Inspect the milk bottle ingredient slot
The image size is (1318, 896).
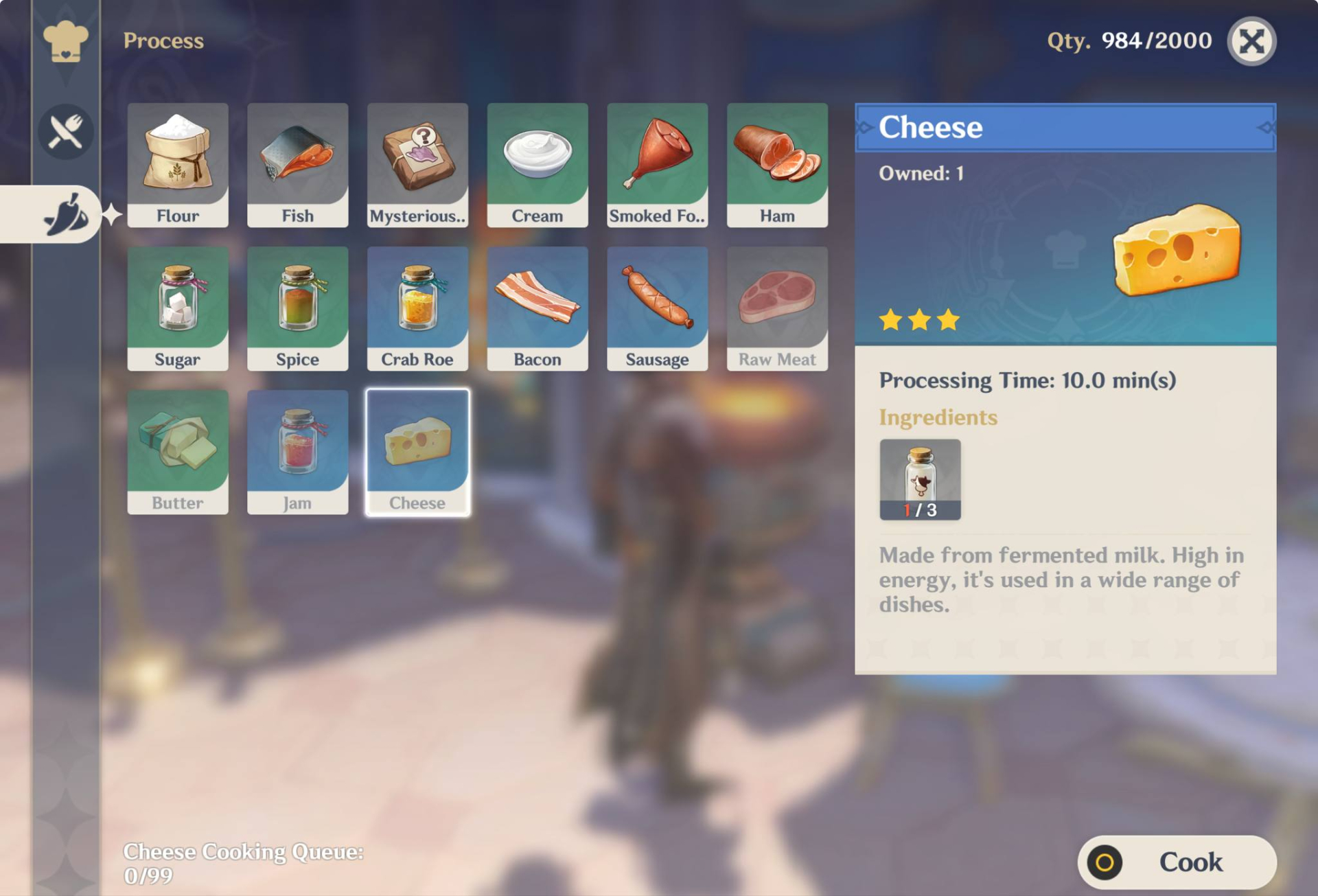920,479
